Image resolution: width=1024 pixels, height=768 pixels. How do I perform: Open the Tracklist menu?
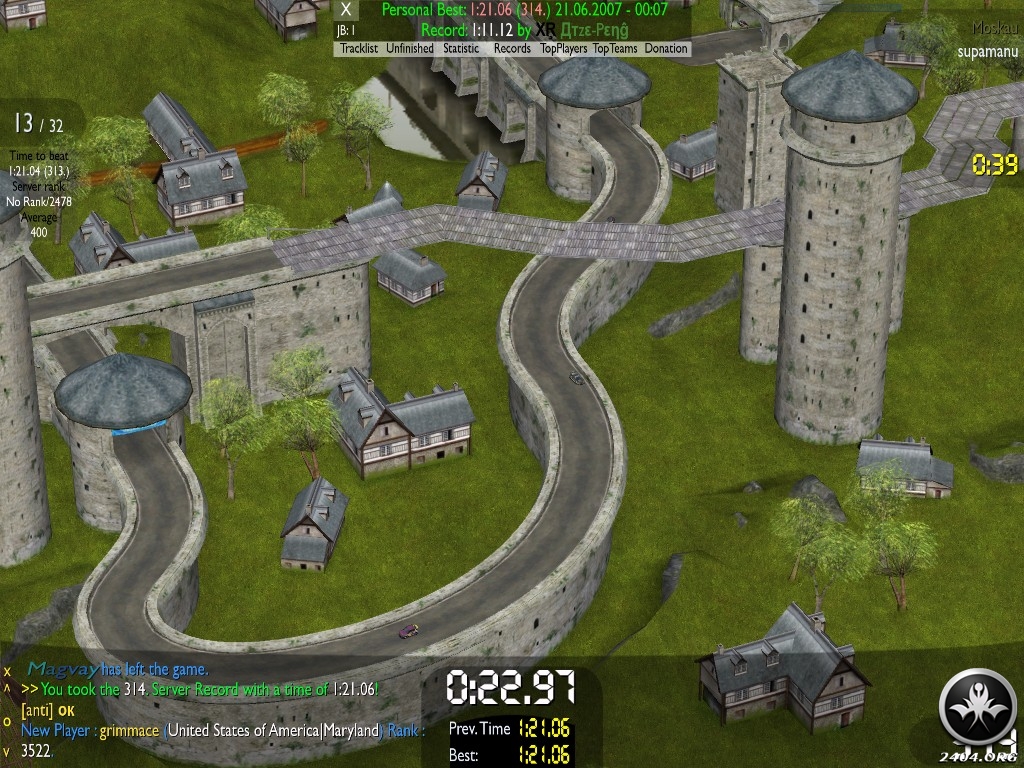coord(359,48)
